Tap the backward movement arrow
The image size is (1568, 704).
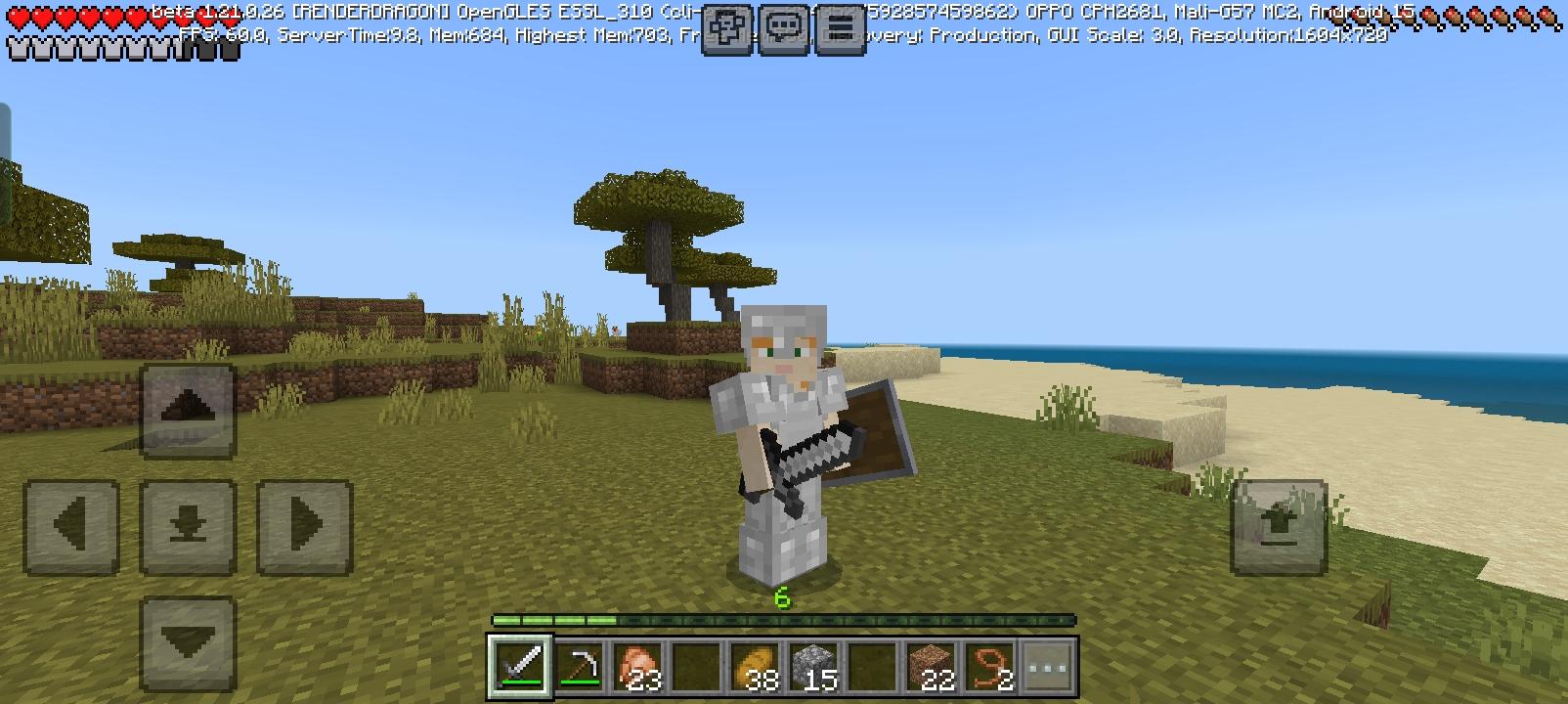188,638
